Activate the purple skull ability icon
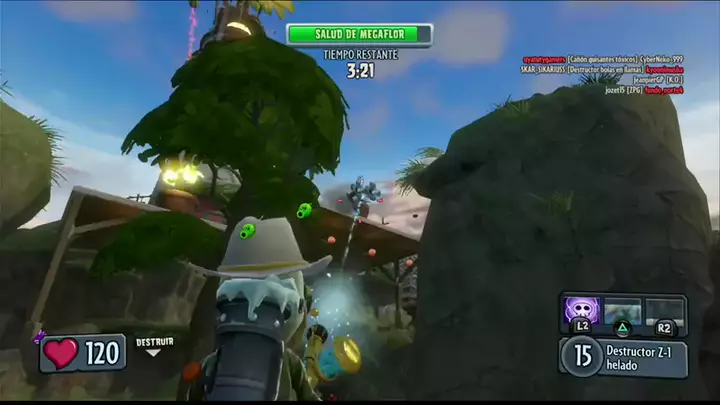 (x=580, y=309)
